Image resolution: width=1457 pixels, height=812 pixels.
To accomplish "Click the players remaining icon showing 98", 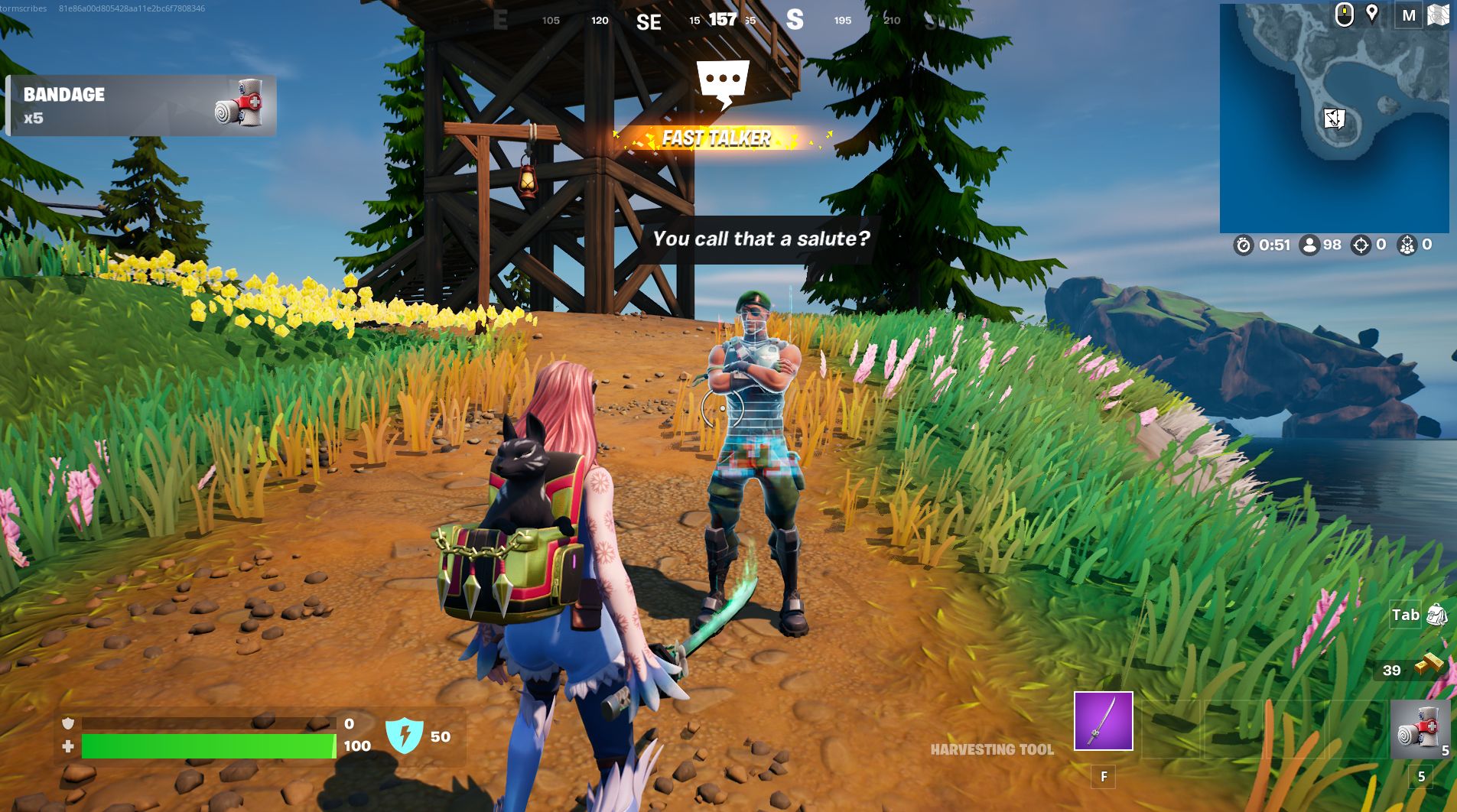I will click(x=1311, y=245).
